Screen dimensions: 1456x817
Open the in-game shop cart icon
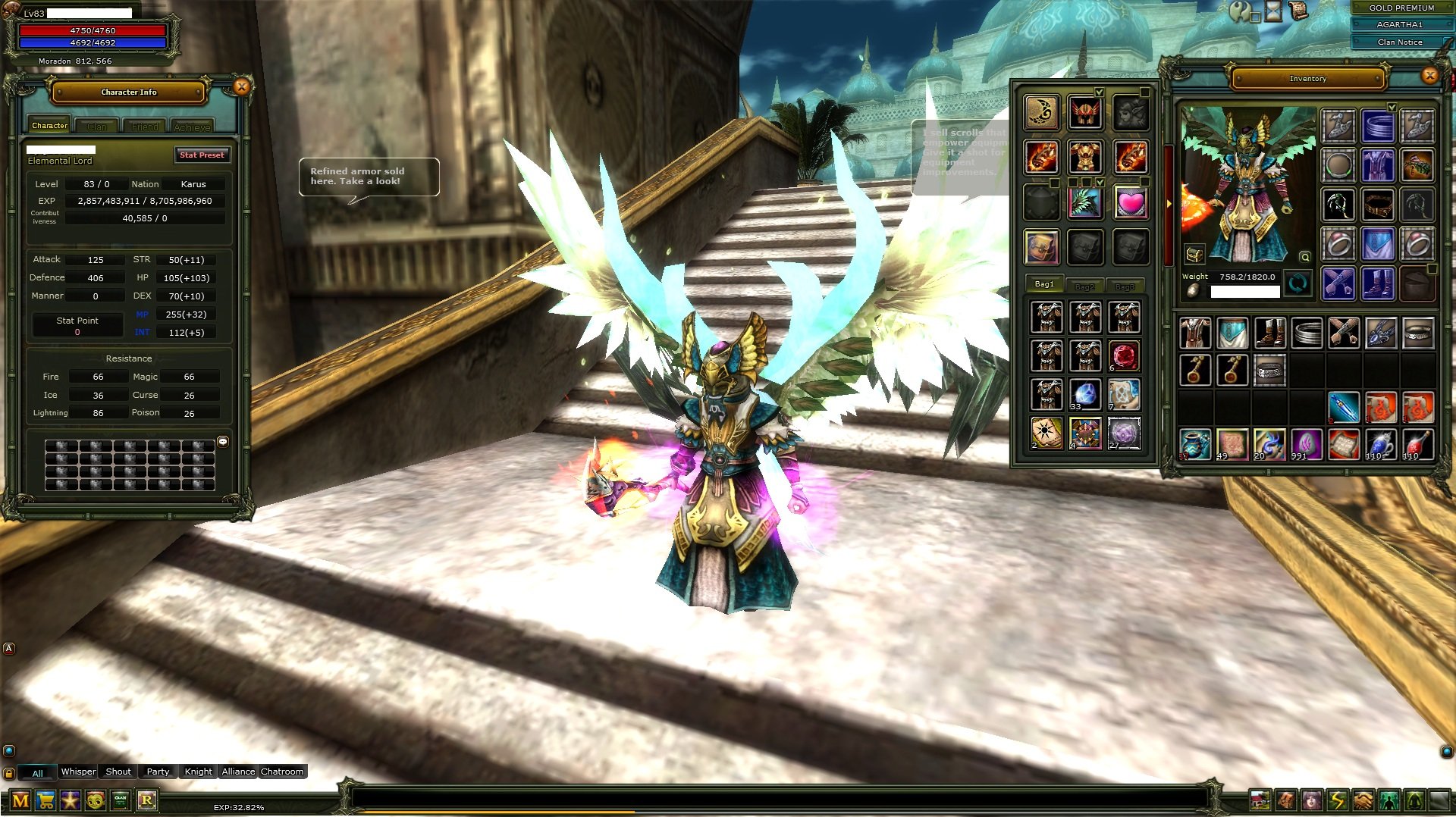[x=45, y=800]
